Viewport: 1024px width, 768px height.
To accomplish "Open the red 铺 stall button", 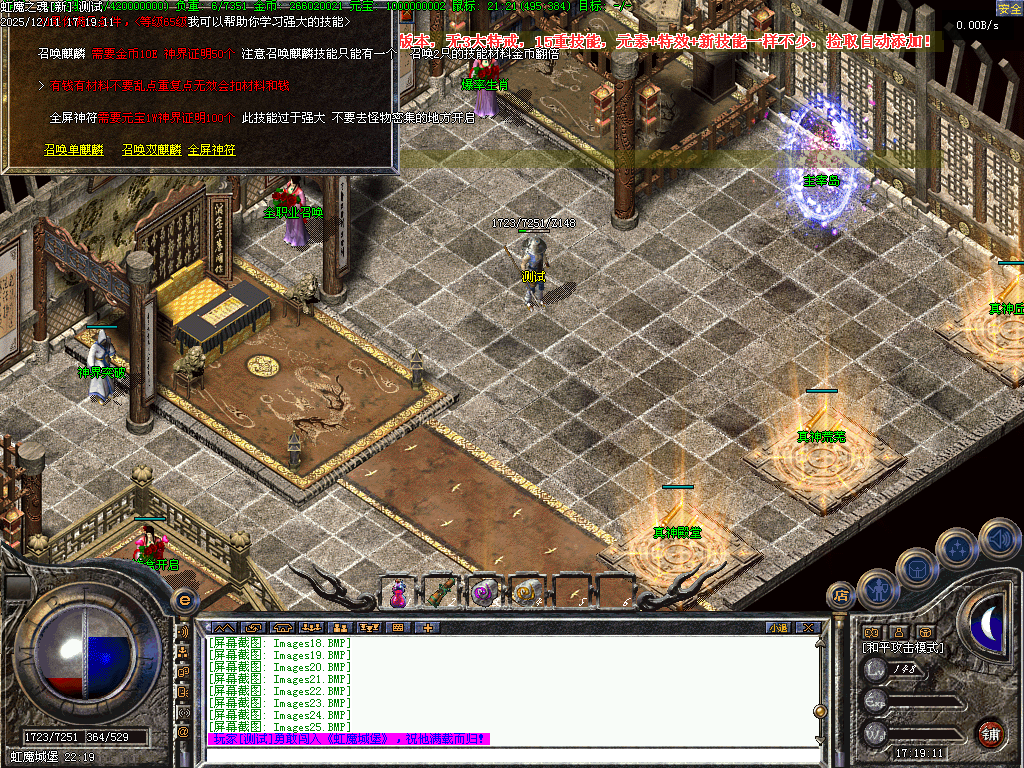I will 991,732.
